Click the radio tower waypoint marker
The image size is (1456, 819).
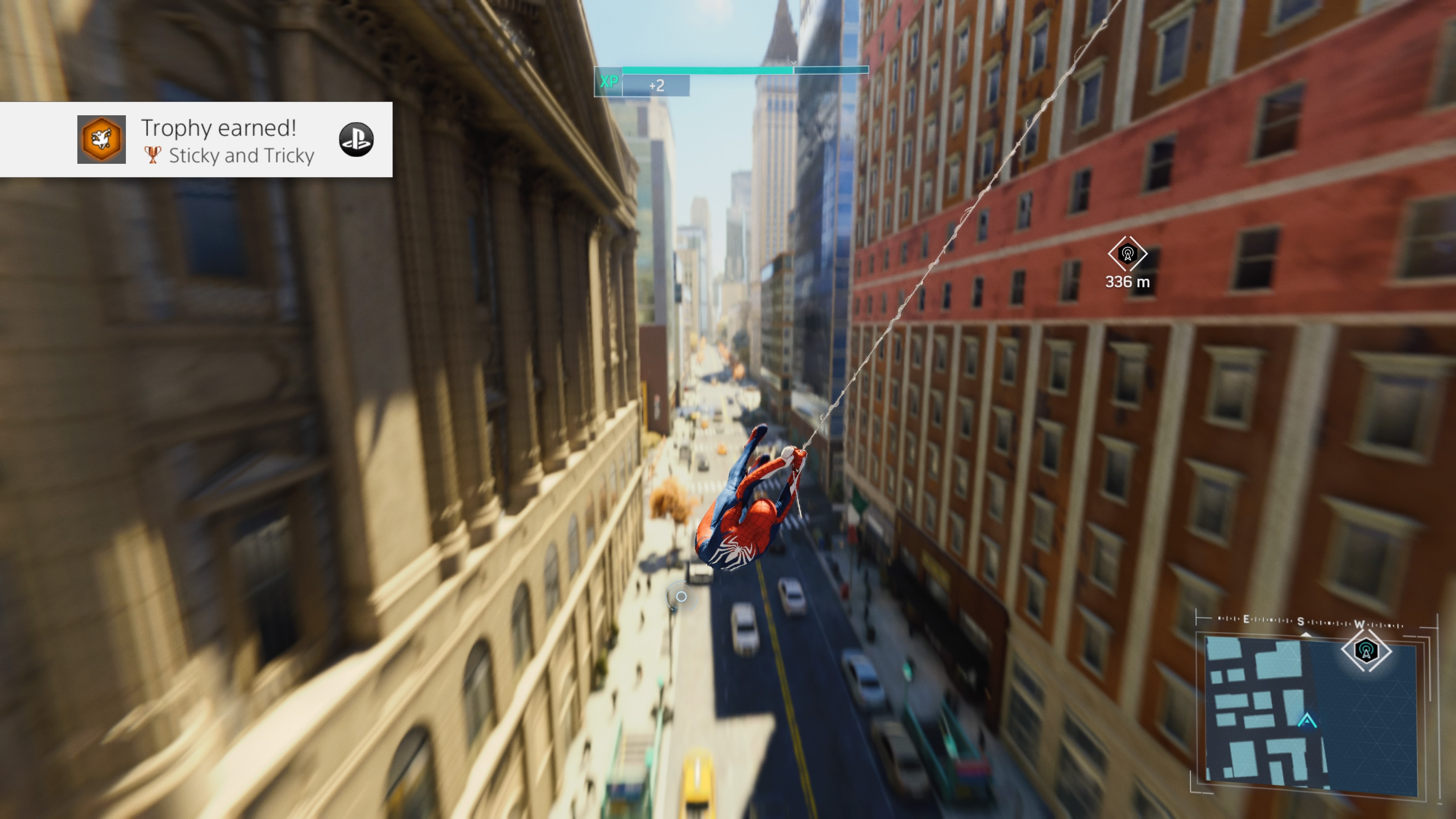tap(1127, 254)
